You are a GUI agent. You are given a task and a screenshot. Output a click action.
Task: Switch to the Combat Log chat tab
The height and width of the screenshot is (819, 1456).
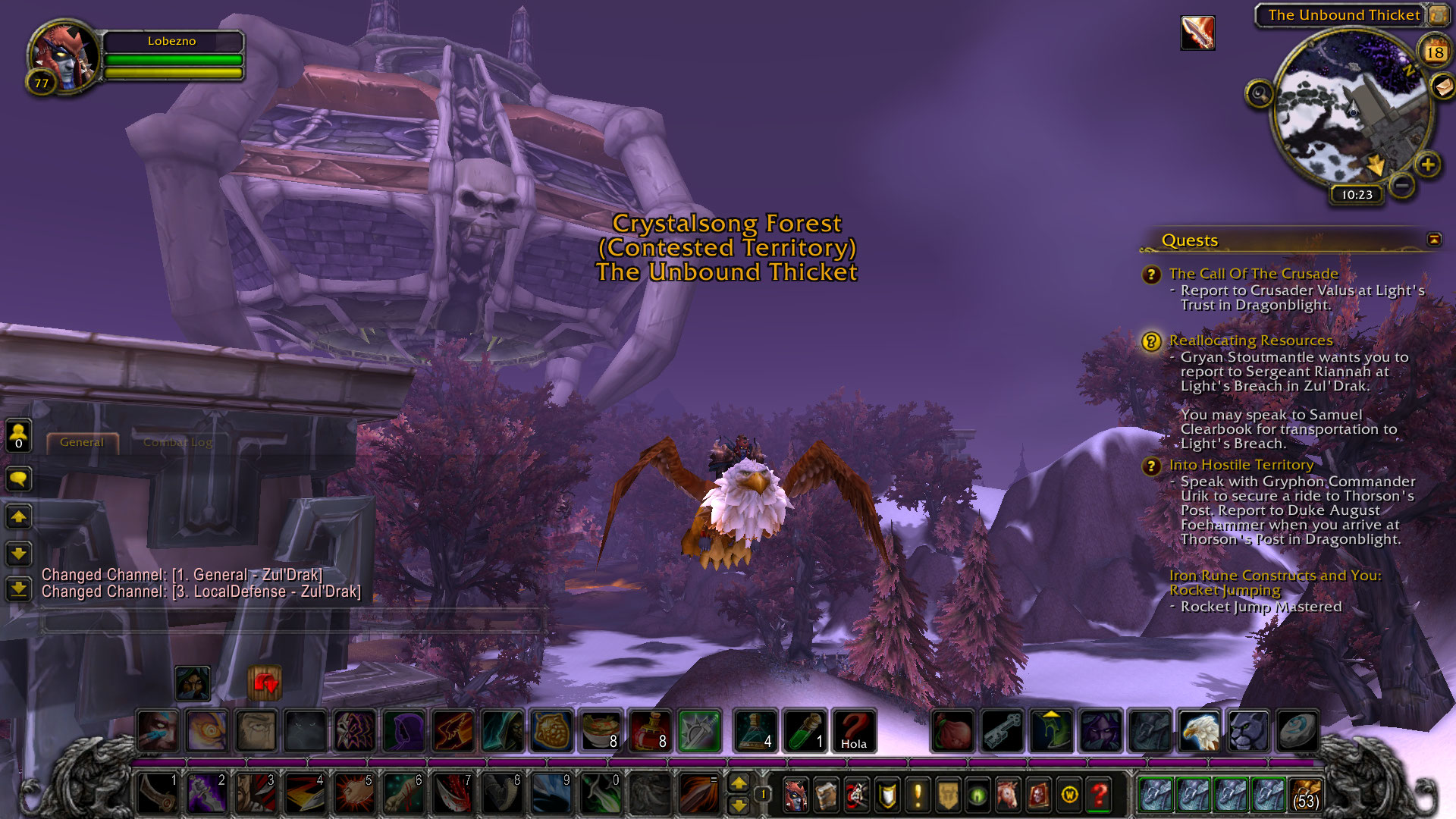pyautogui.click(x=177, y=442)
